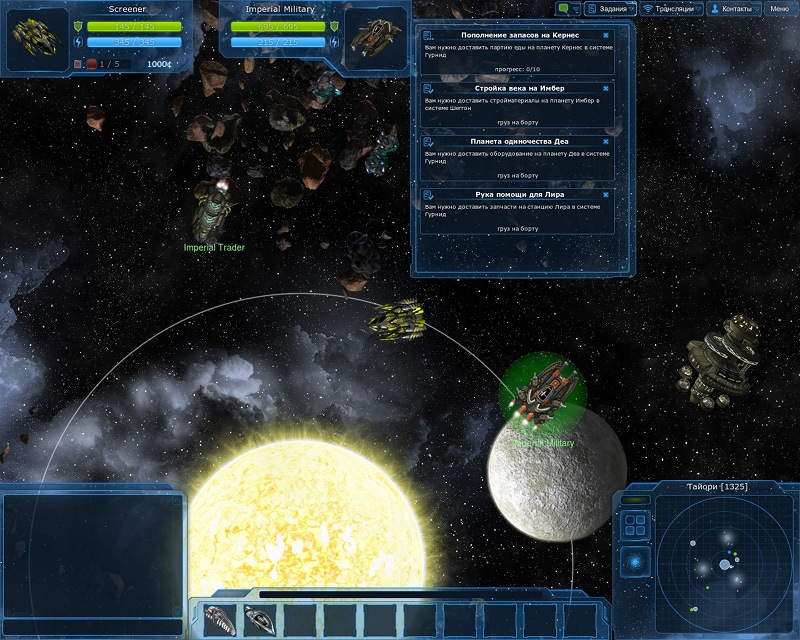Close the Стройка века на Имбер quest

[606, 88]
